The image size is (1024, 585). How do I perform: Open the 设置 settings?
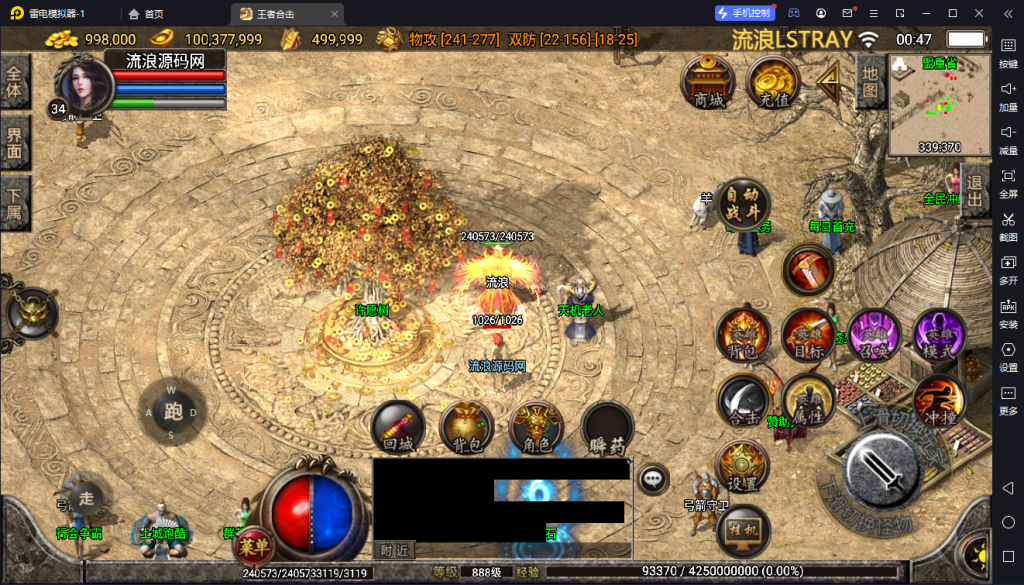[x=743, y=466]
